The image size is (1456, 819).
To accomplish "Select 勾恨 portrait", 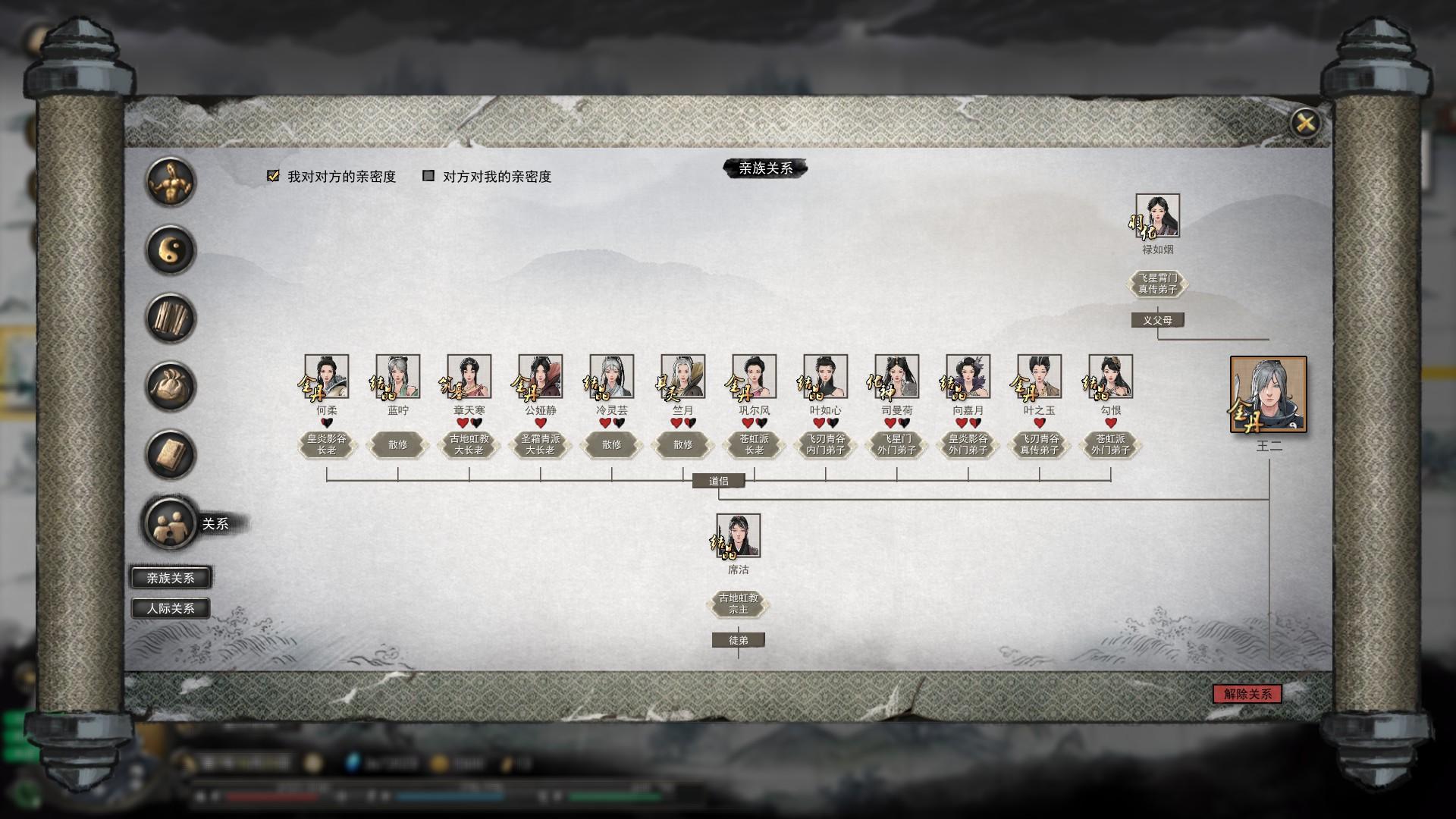I will (x=1111, y=376).
